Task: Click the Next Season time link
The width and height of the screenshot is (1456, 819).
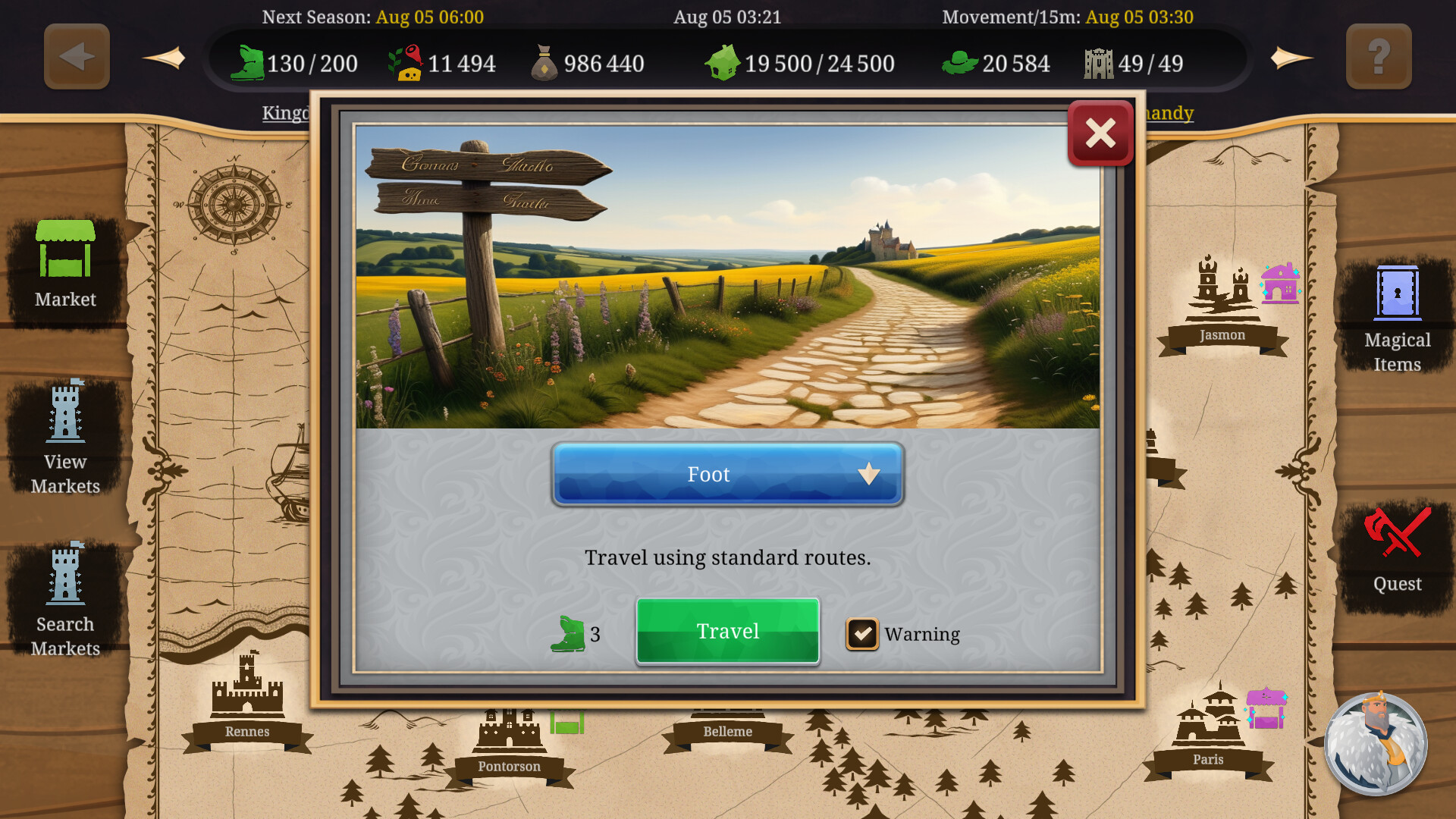Action: click(373, 17)
